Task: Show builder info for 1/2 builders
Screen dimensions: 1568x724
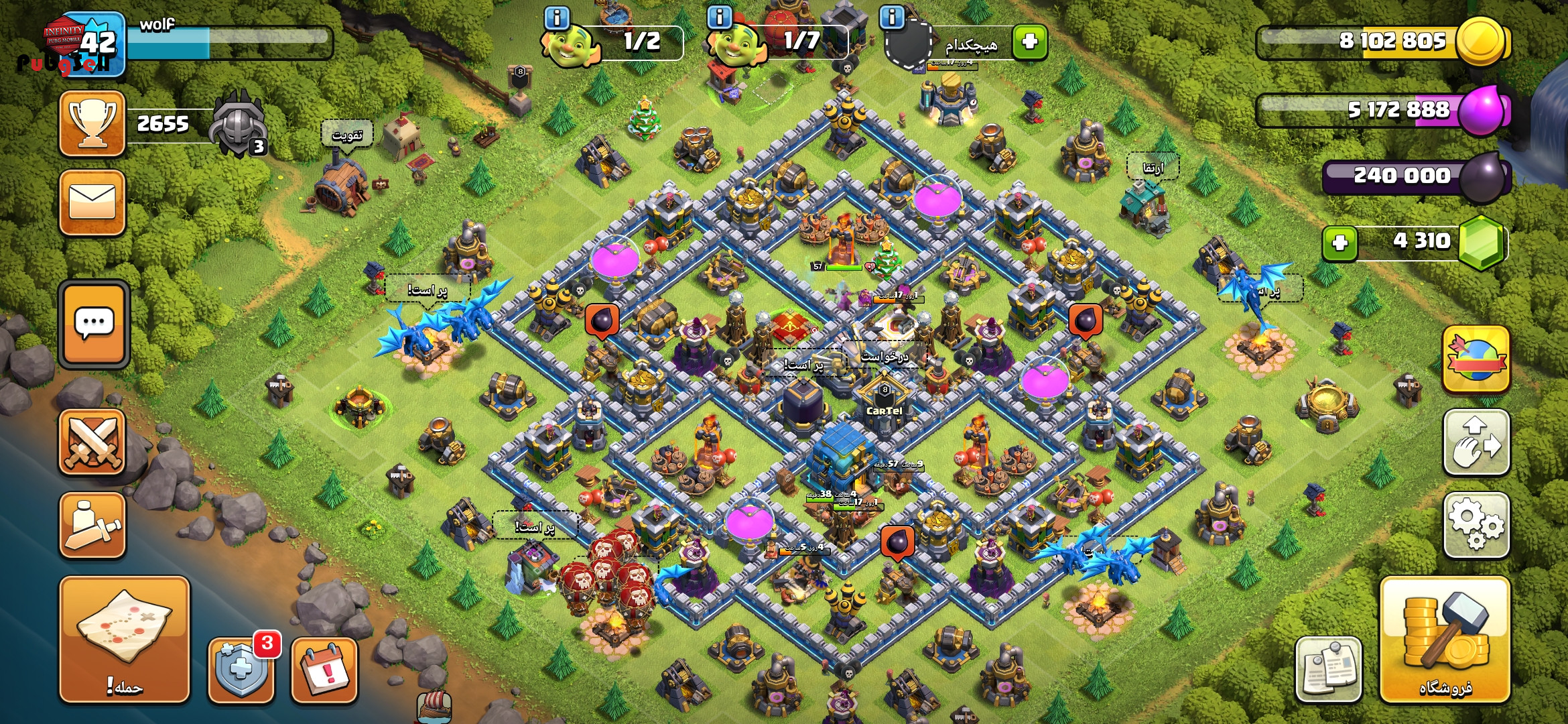Action: point(557,18)
